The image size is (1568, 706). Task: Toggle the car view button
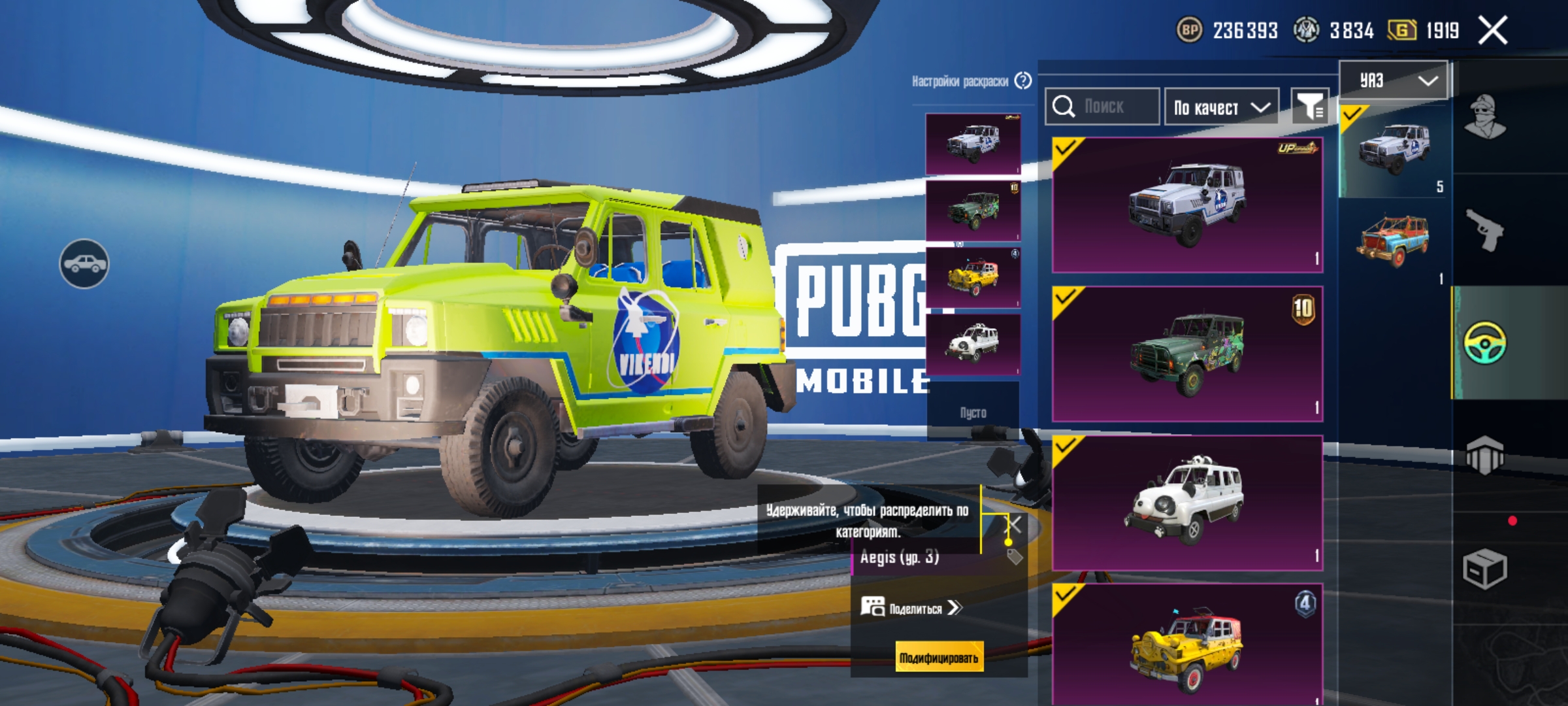pyautogui.click(x=84, y=263)
